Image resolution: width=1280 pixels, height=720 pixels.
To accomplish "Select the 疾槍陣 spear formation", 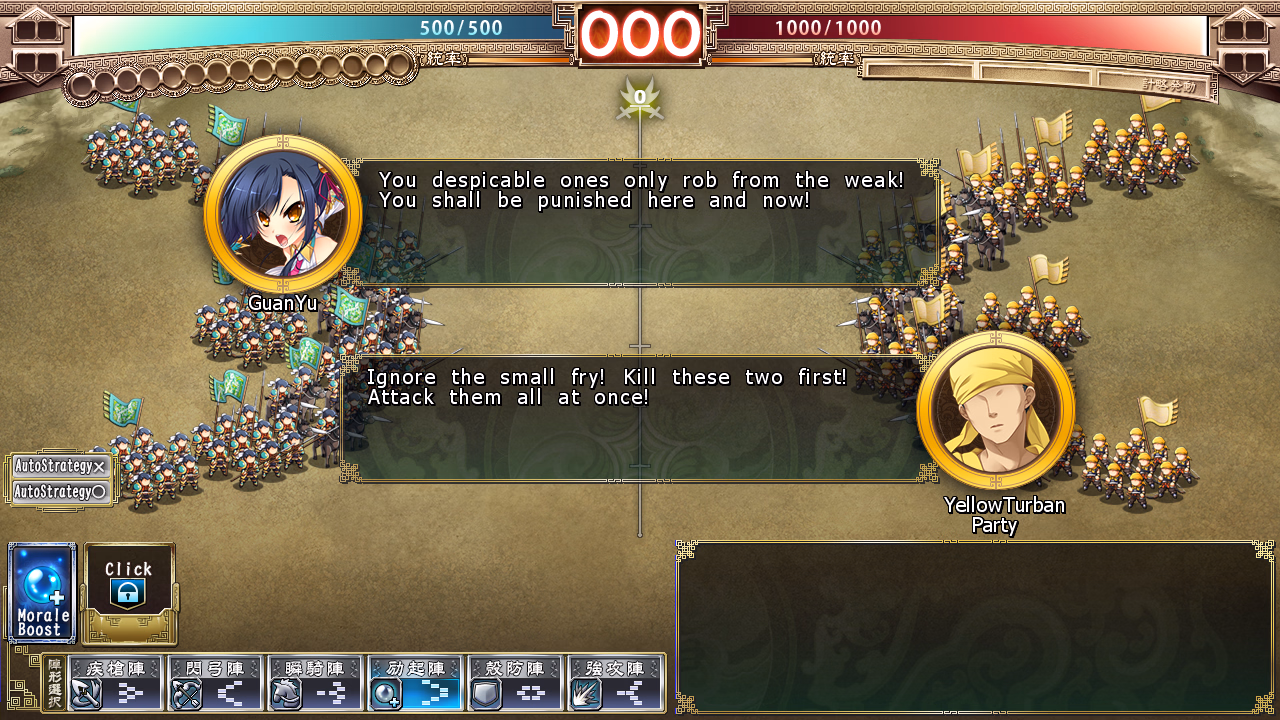I will (115, 683).
